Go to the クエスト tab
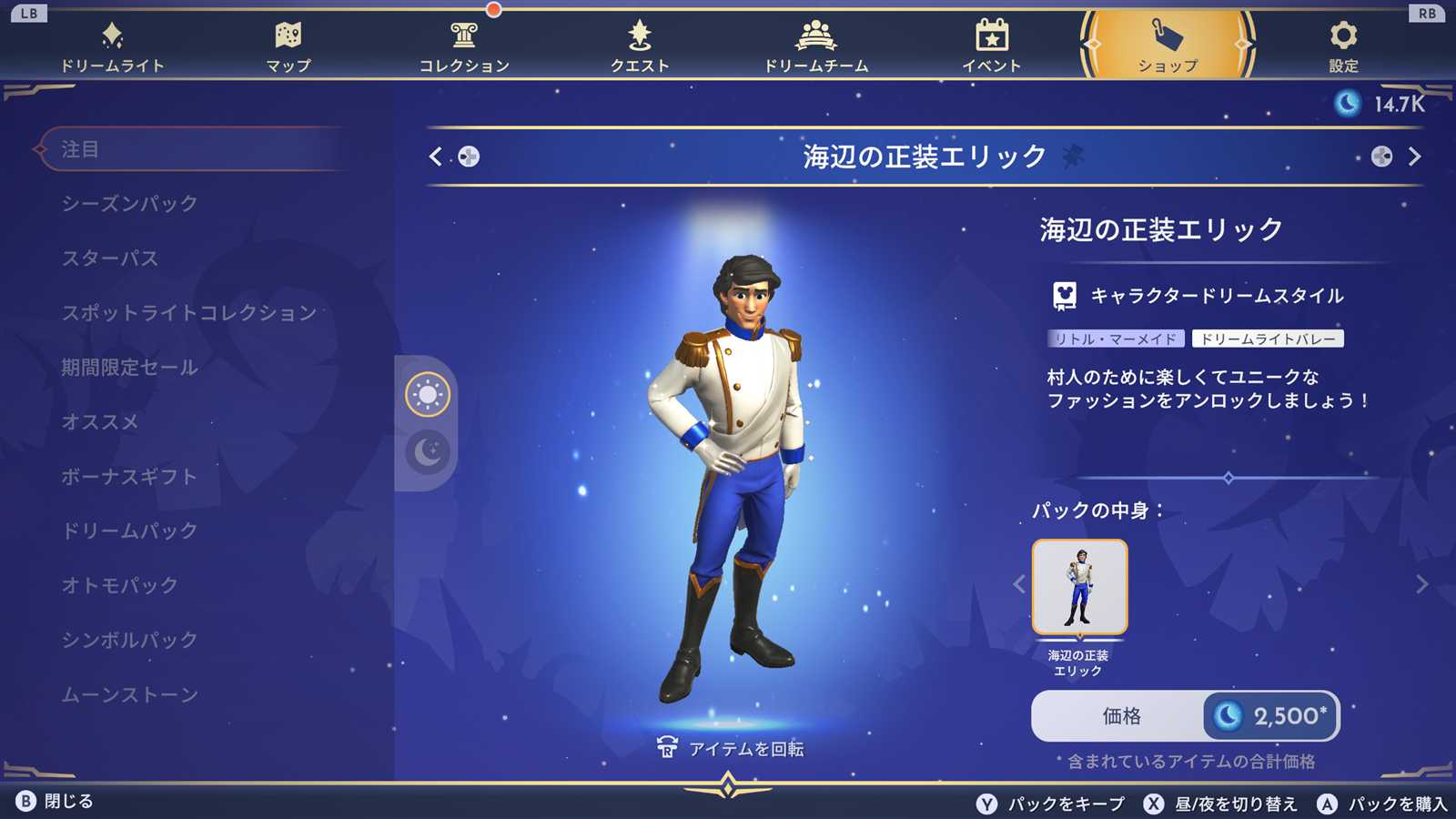 point(640,47)
